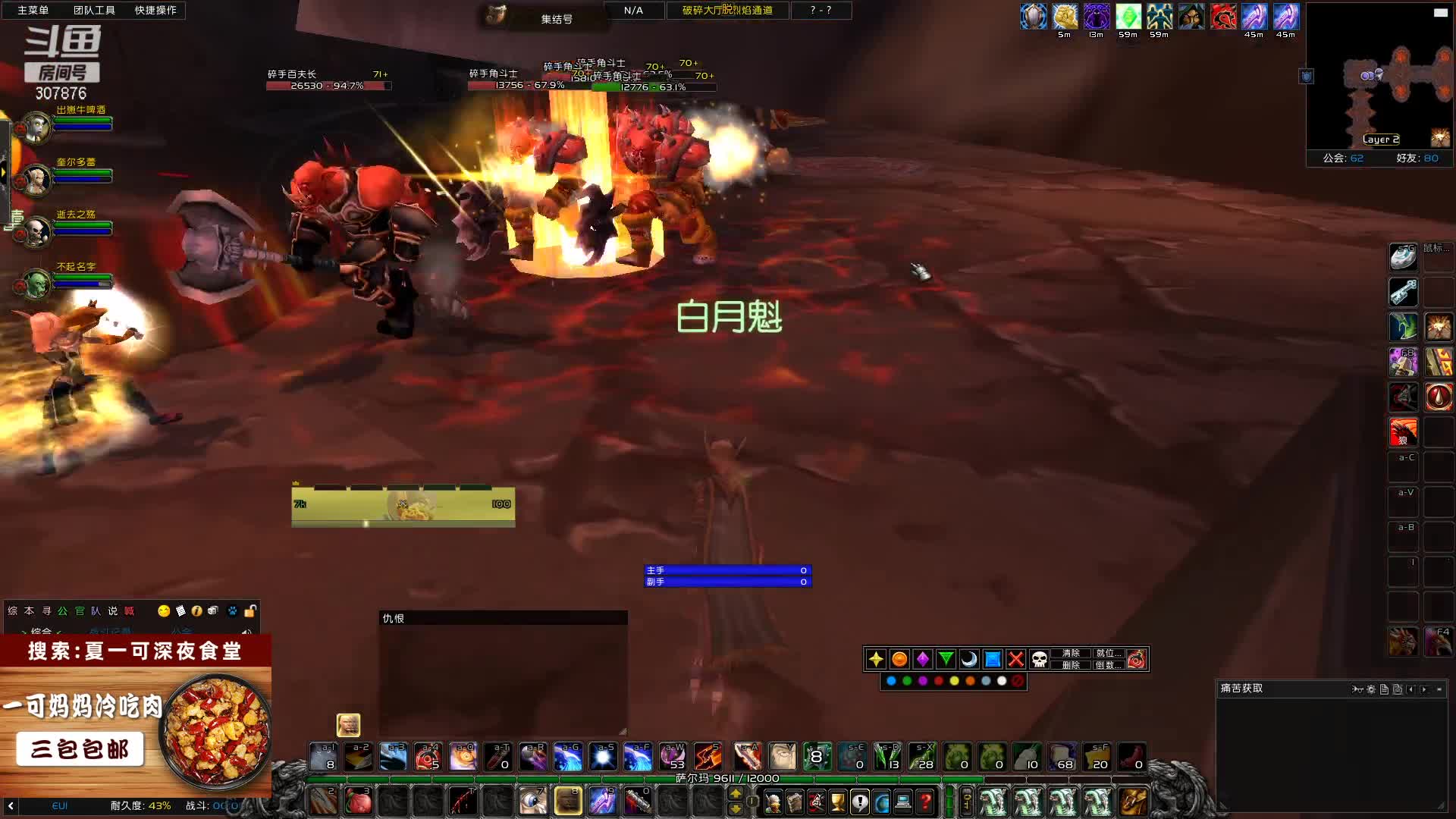Open the 团队工具 raid tools menu
Image resolution: width=1456 pixels, height=819 pixels.
pos(94,10)
